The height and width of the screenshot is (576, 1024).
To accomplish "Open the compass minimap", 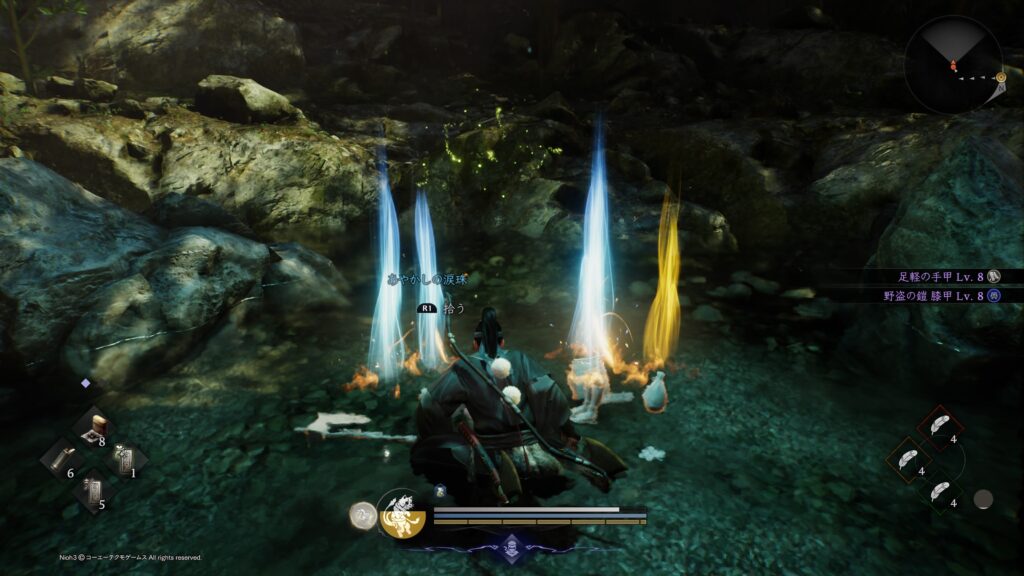I will pos(953,64).
